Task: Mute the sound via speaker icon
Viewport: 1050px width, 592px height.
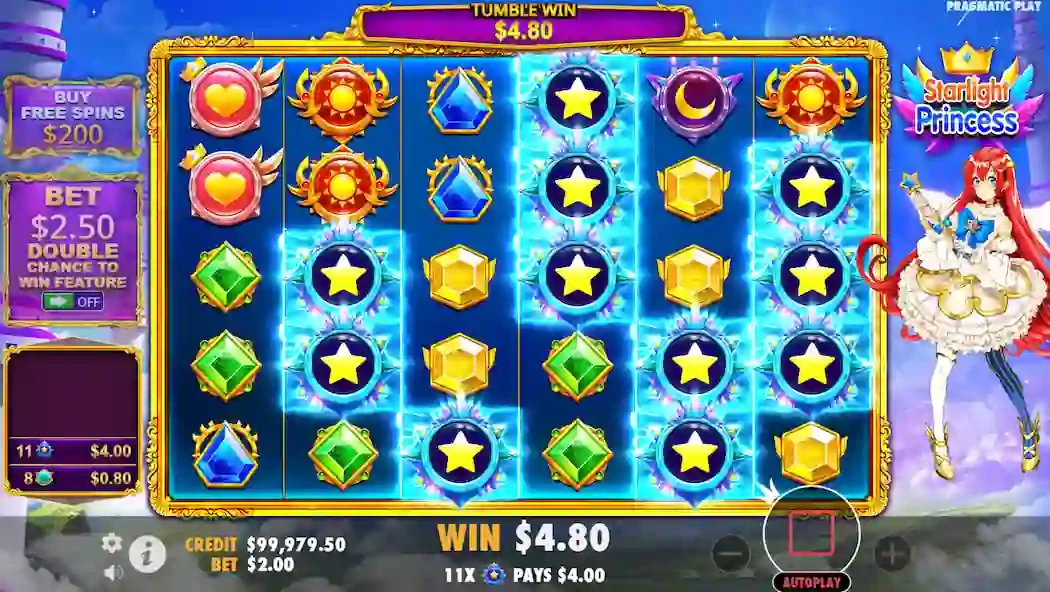Action: [113, 572]
